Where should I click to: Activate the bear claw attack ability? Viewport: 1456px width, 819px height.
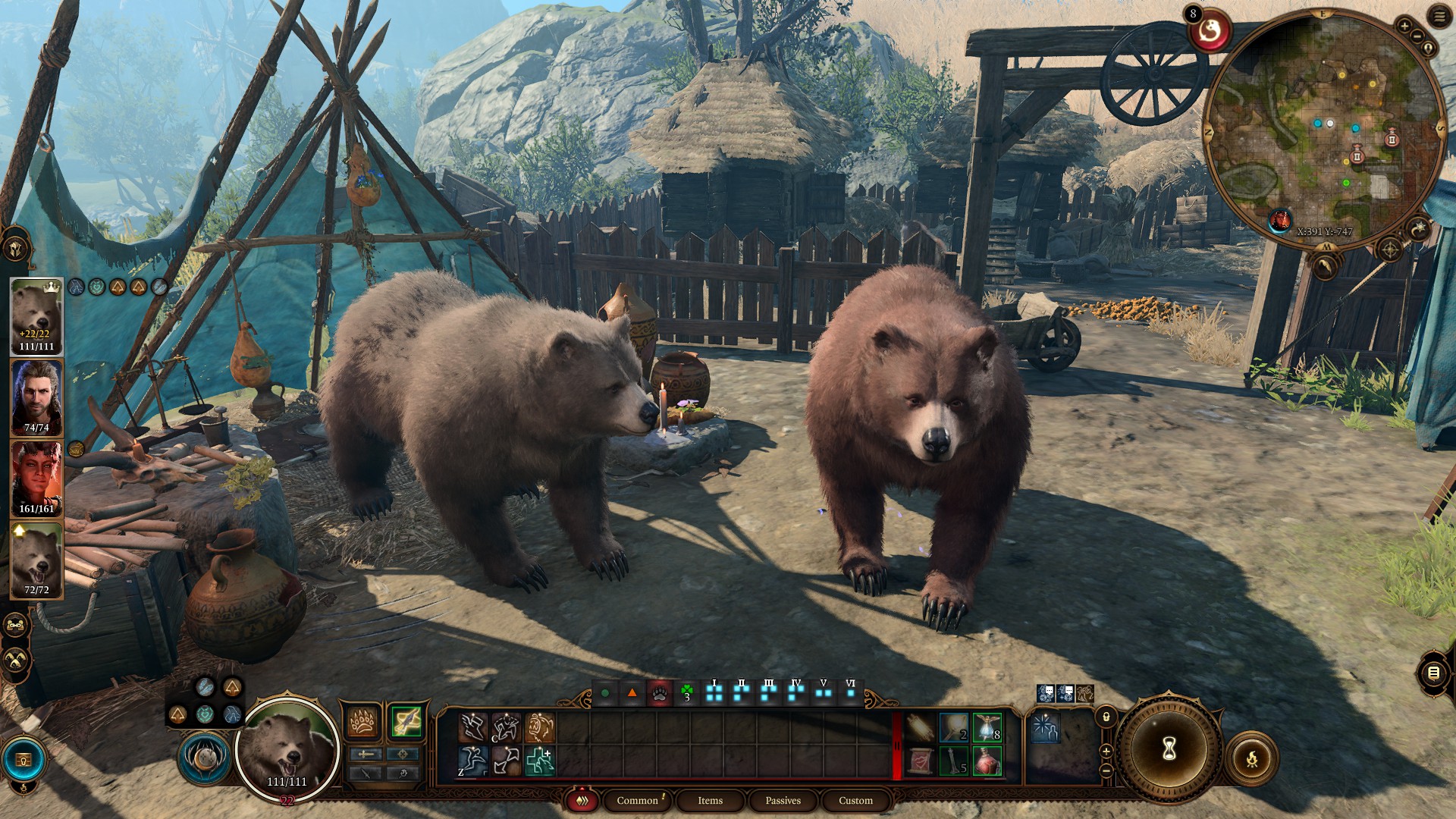(x=363, y=723)
